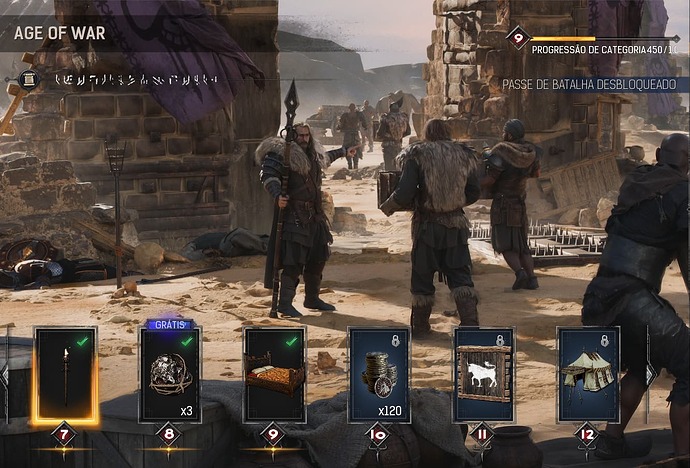690x468 pixels.
Task: Select the locked tier 12 tent reward
Action: click(x=588, y=374)
